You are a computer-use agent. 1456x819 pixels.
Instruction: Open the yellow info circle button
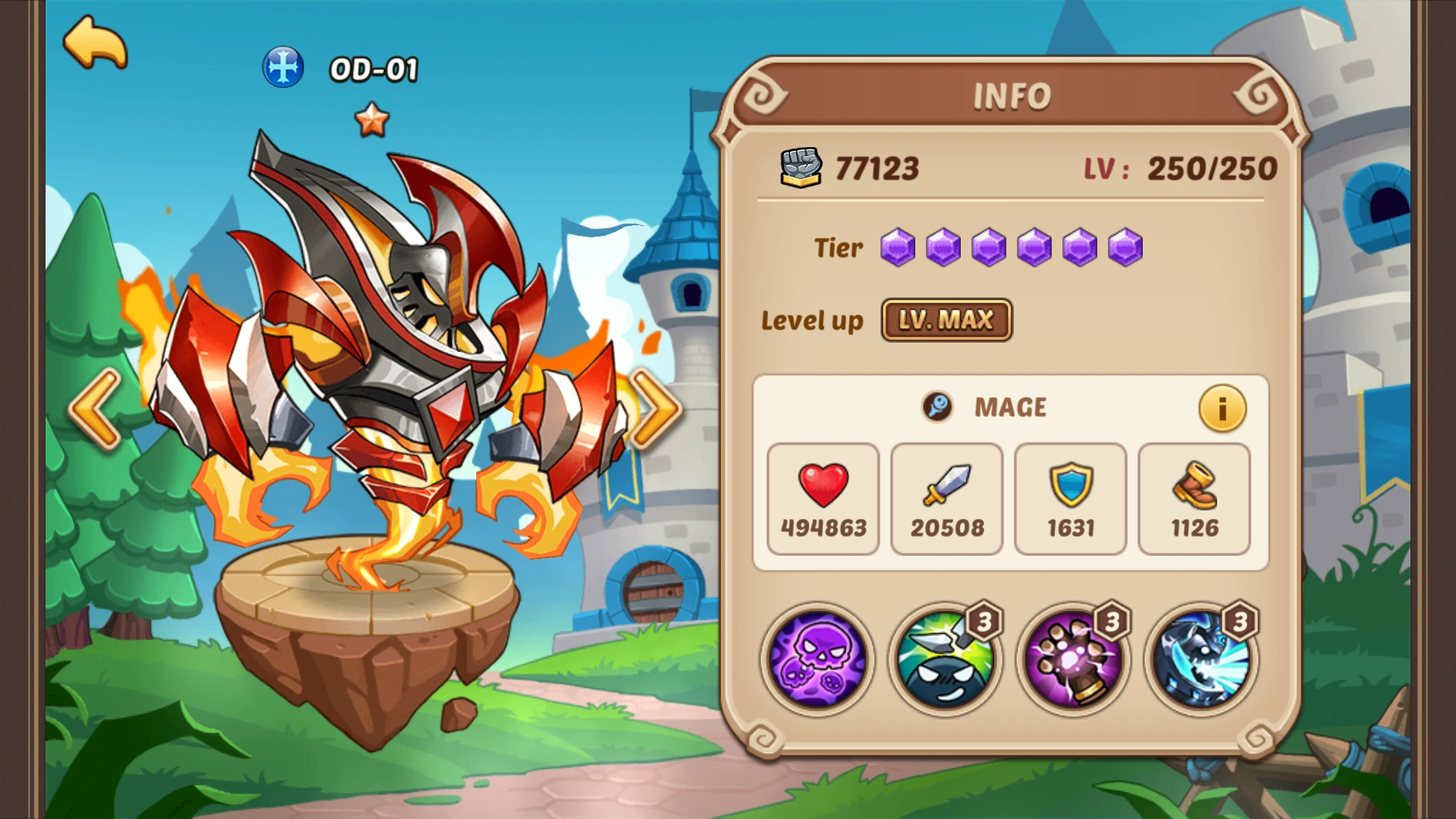pyautogui.click(x=1221, y=408)
